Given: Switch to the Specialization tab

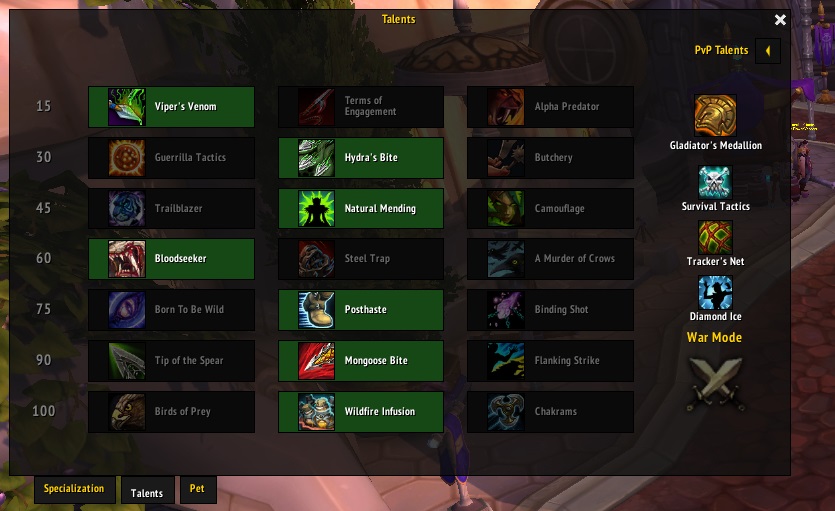Looking at the screenshot, I should 74,489.
